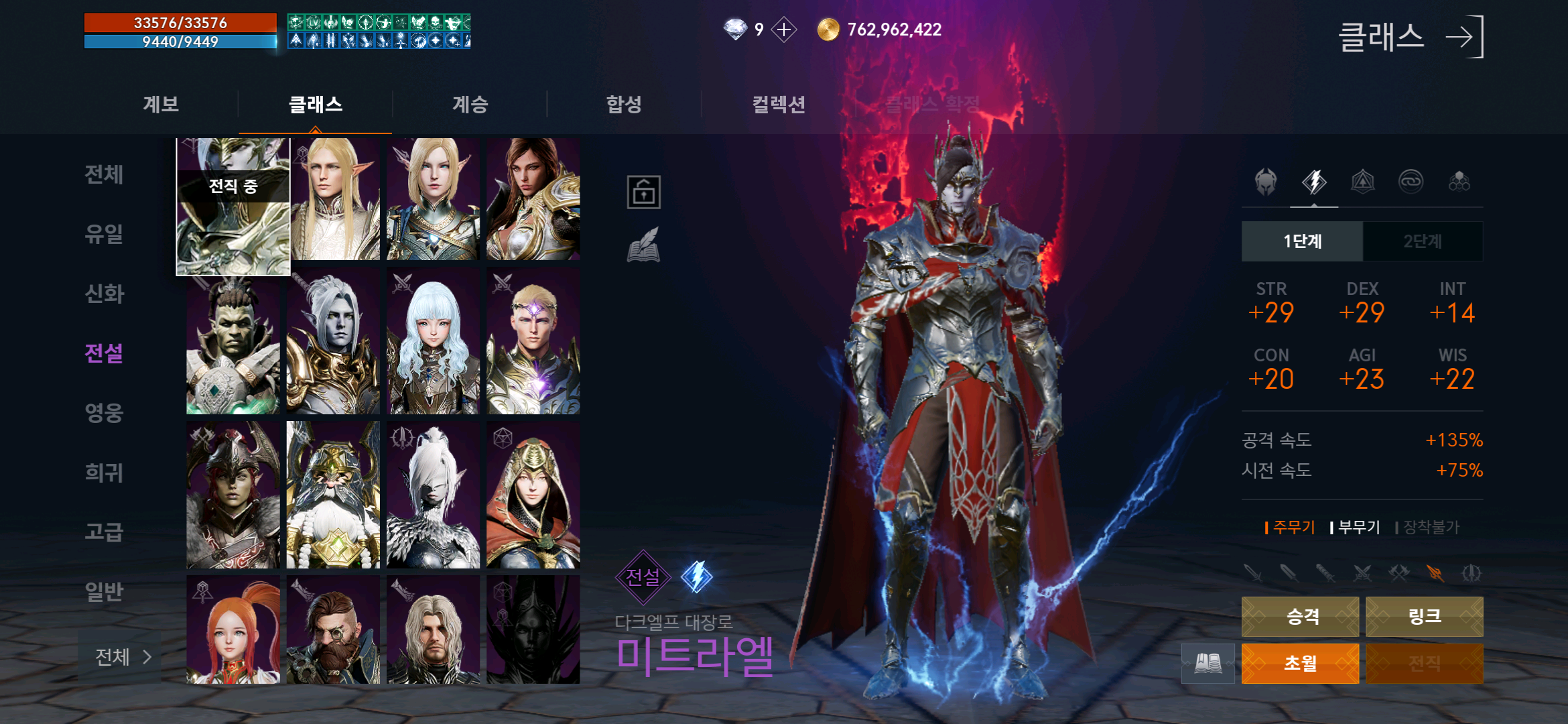1568x724 pixels.
Task: Activate the orange 초월 button
Action: [x=1300, y=663]
